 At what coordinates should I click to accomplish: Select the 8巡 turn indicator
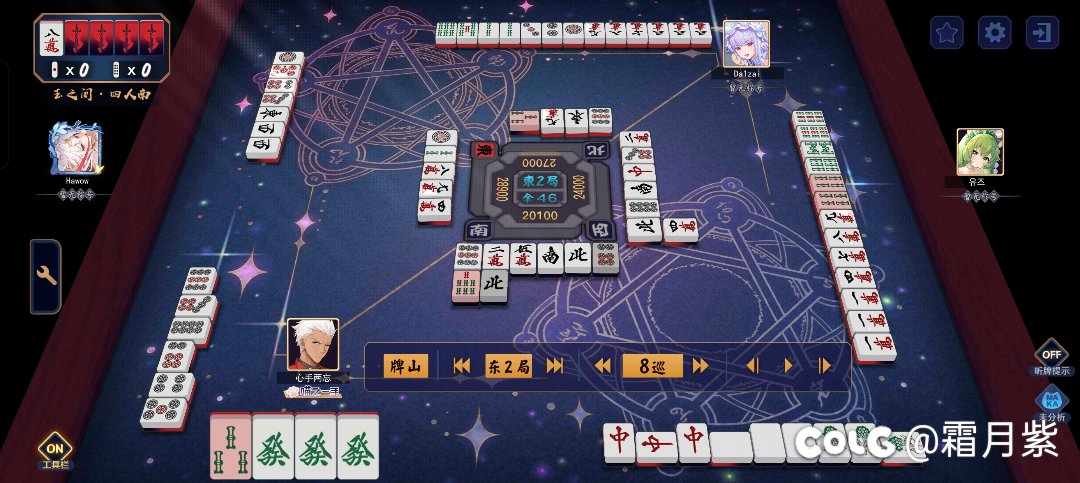pos(652,367)
